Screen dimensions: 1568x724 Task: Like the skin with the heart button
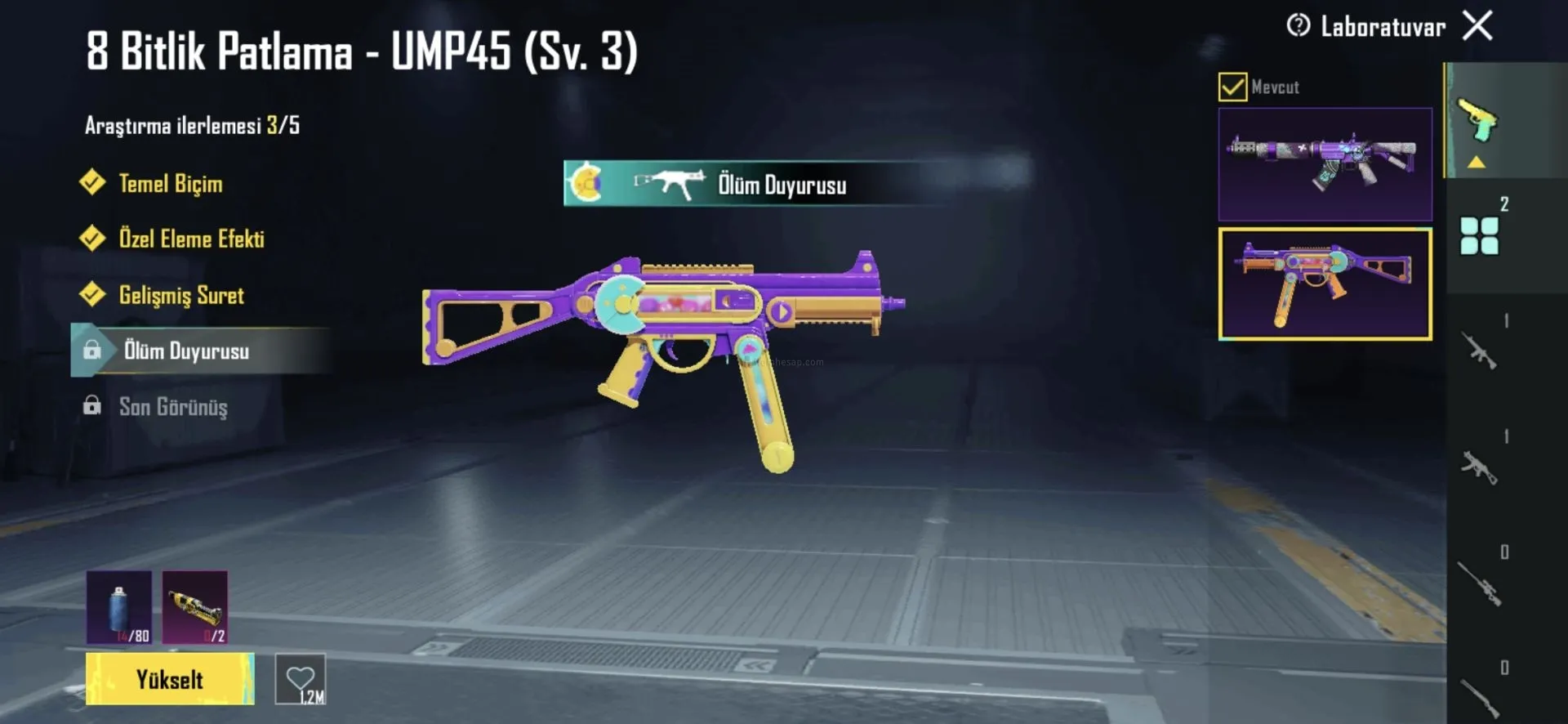[301, 679]
